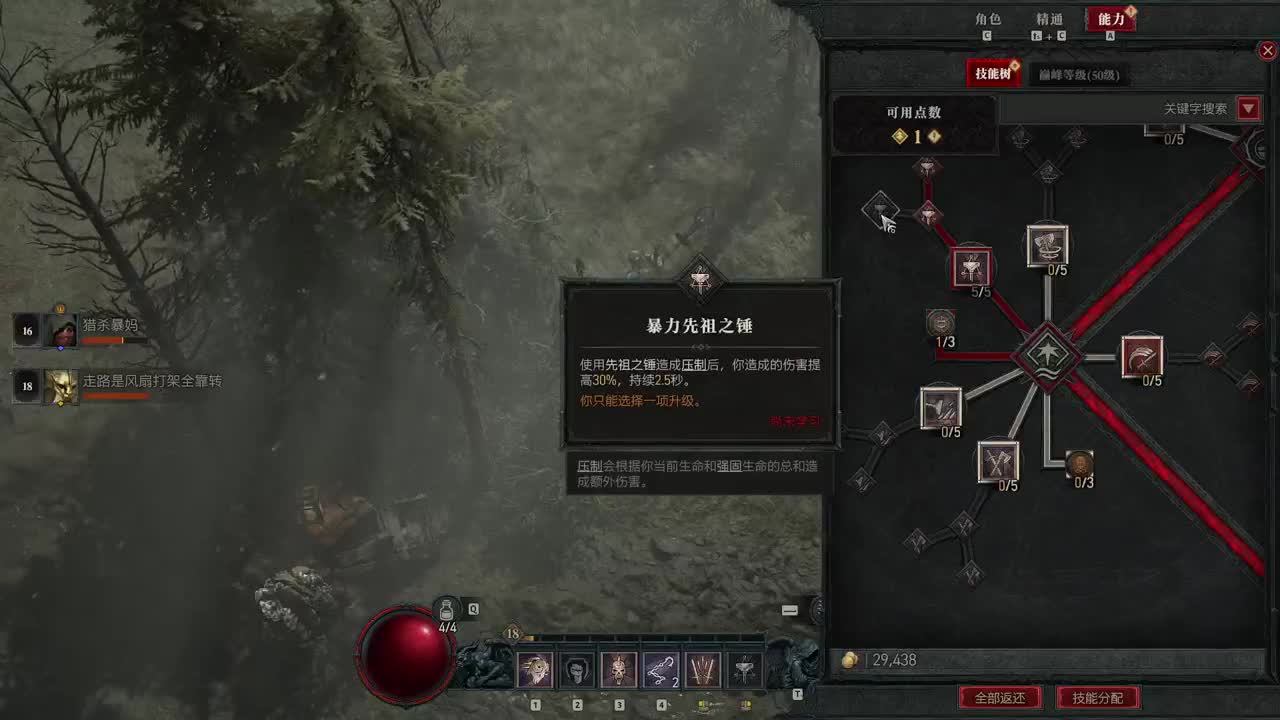Switch to the 巅峰等级 paragon tab
This screenshot has width=1280, height=720.
1080,75
